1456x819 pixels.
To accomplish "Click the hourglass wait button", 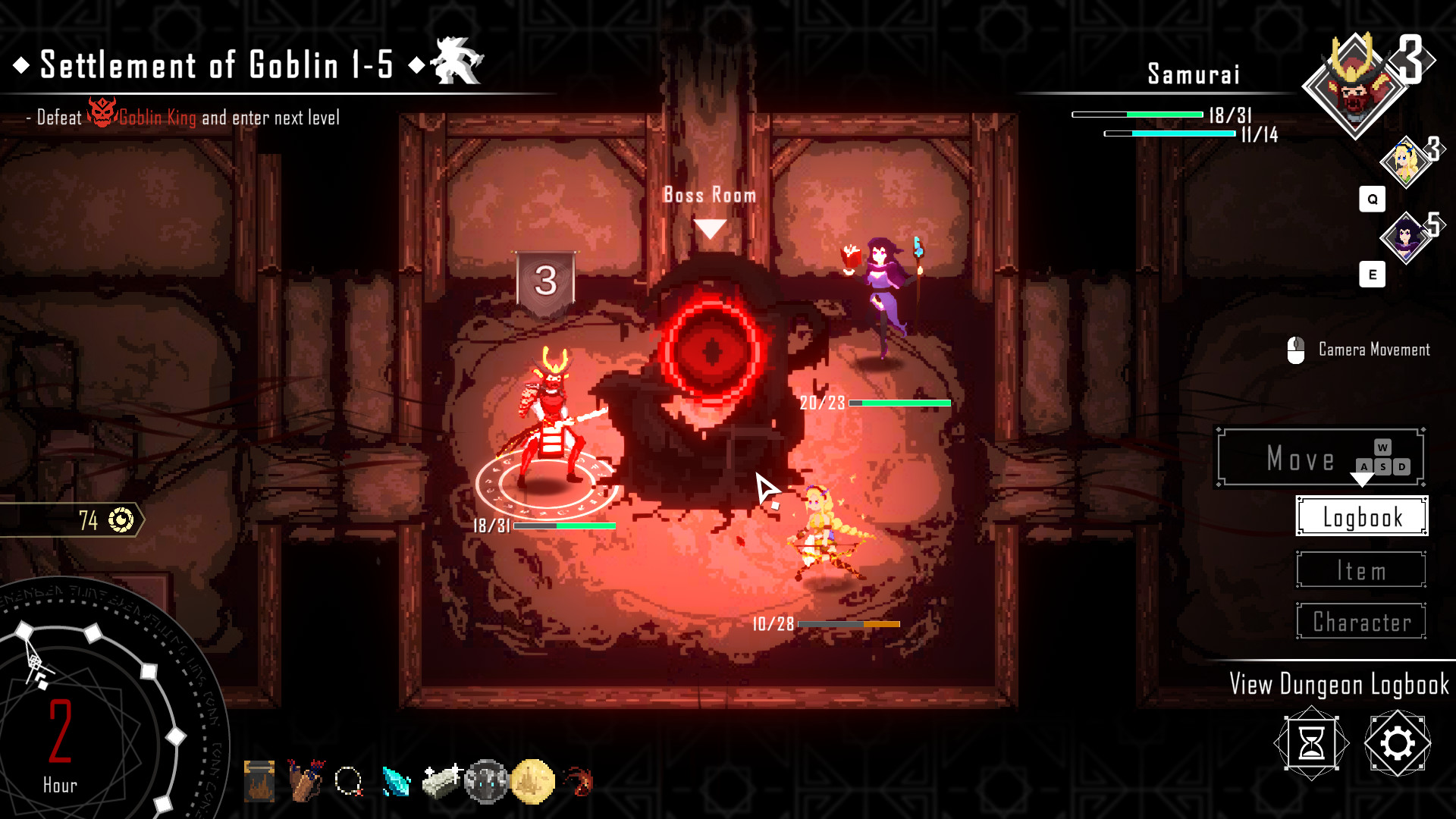I will point(1311,743).
